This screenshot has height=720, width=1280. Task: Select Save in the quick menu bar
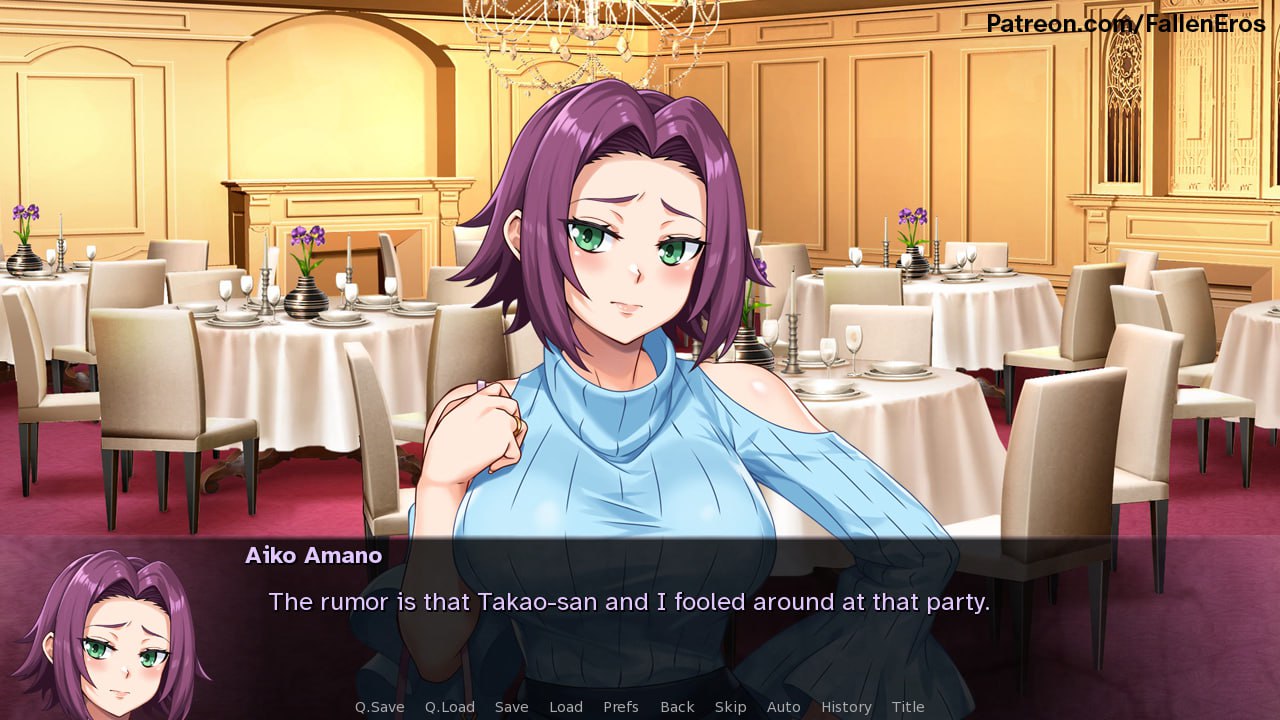(512, 707)
